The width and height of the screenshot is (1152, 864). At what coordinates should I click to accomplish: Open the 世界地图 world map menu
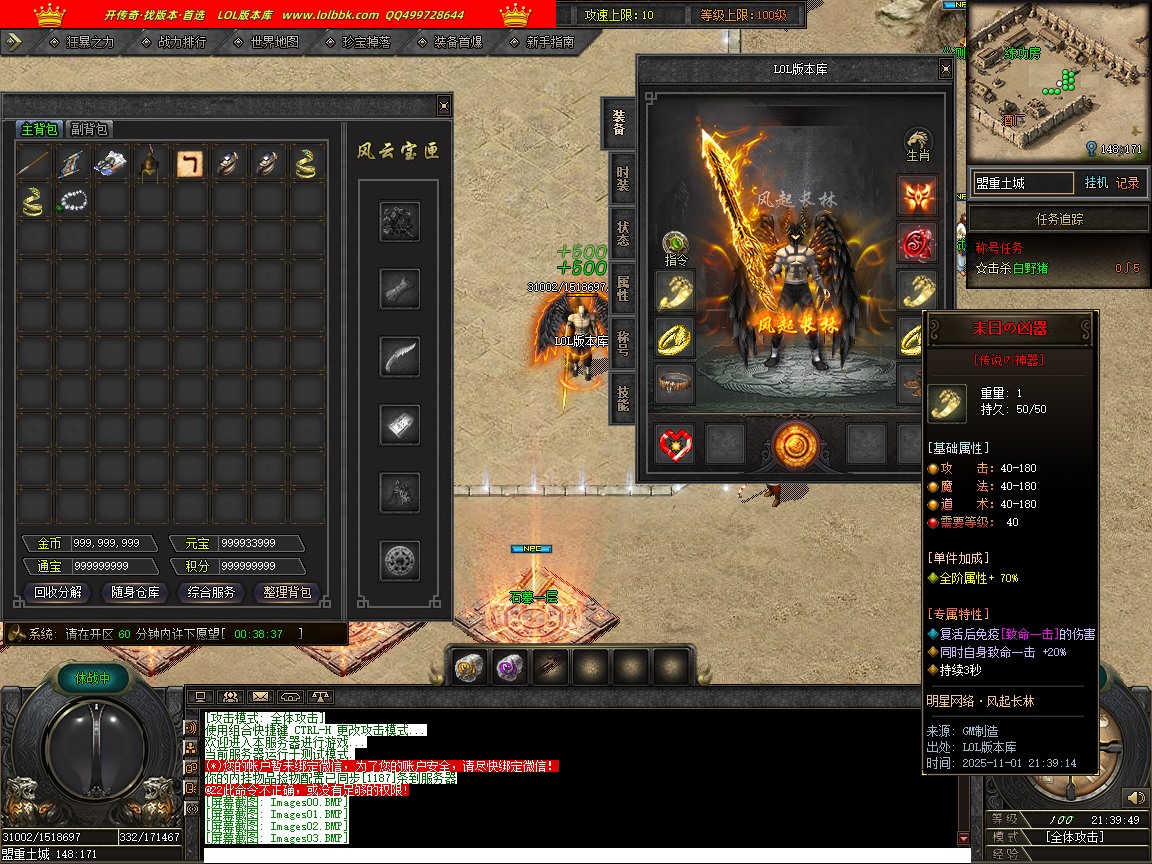pyautogui.click(x=274, y=42)
